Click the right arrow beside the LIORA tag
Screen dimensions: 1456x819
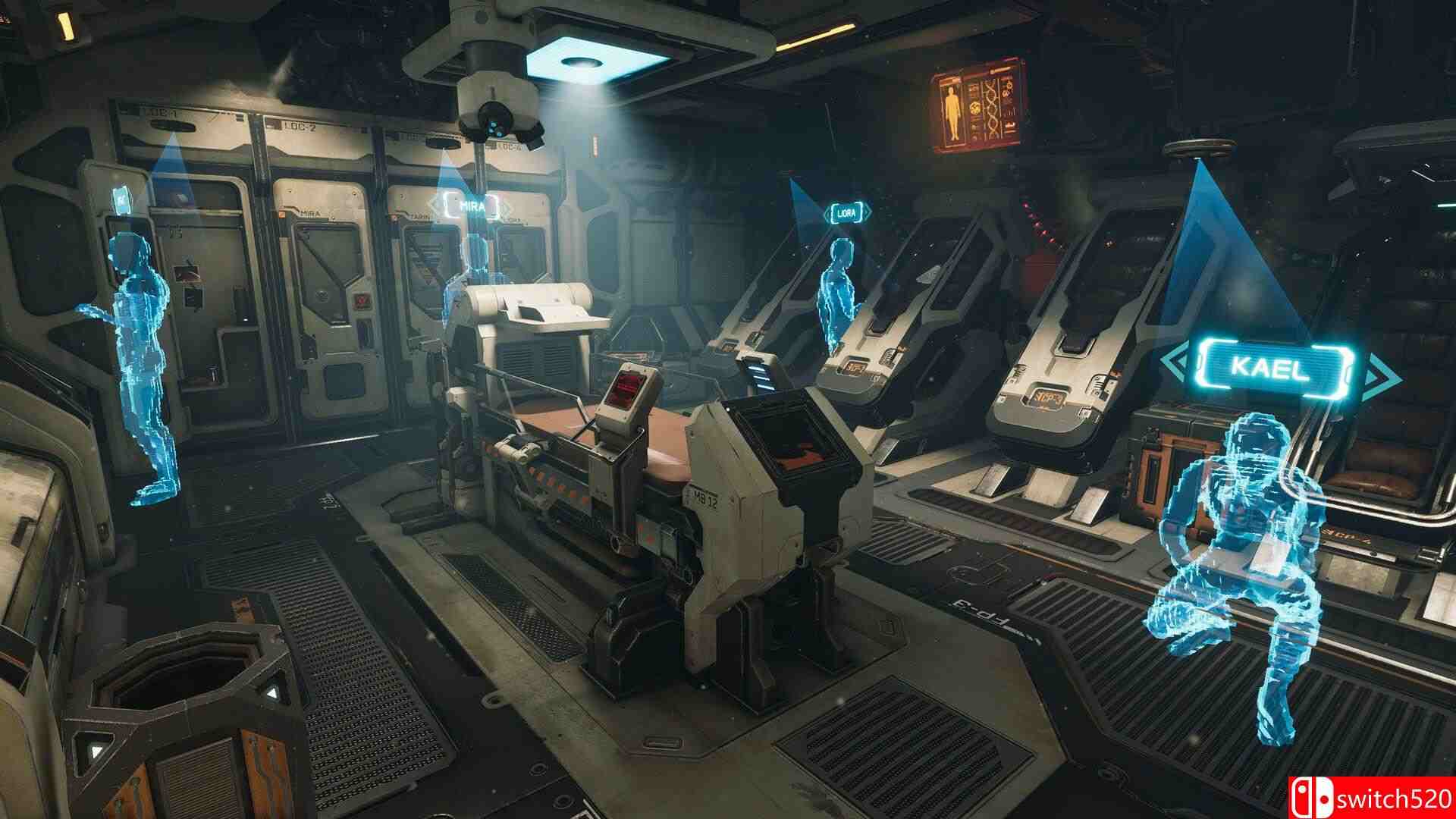tap(868, 211)
